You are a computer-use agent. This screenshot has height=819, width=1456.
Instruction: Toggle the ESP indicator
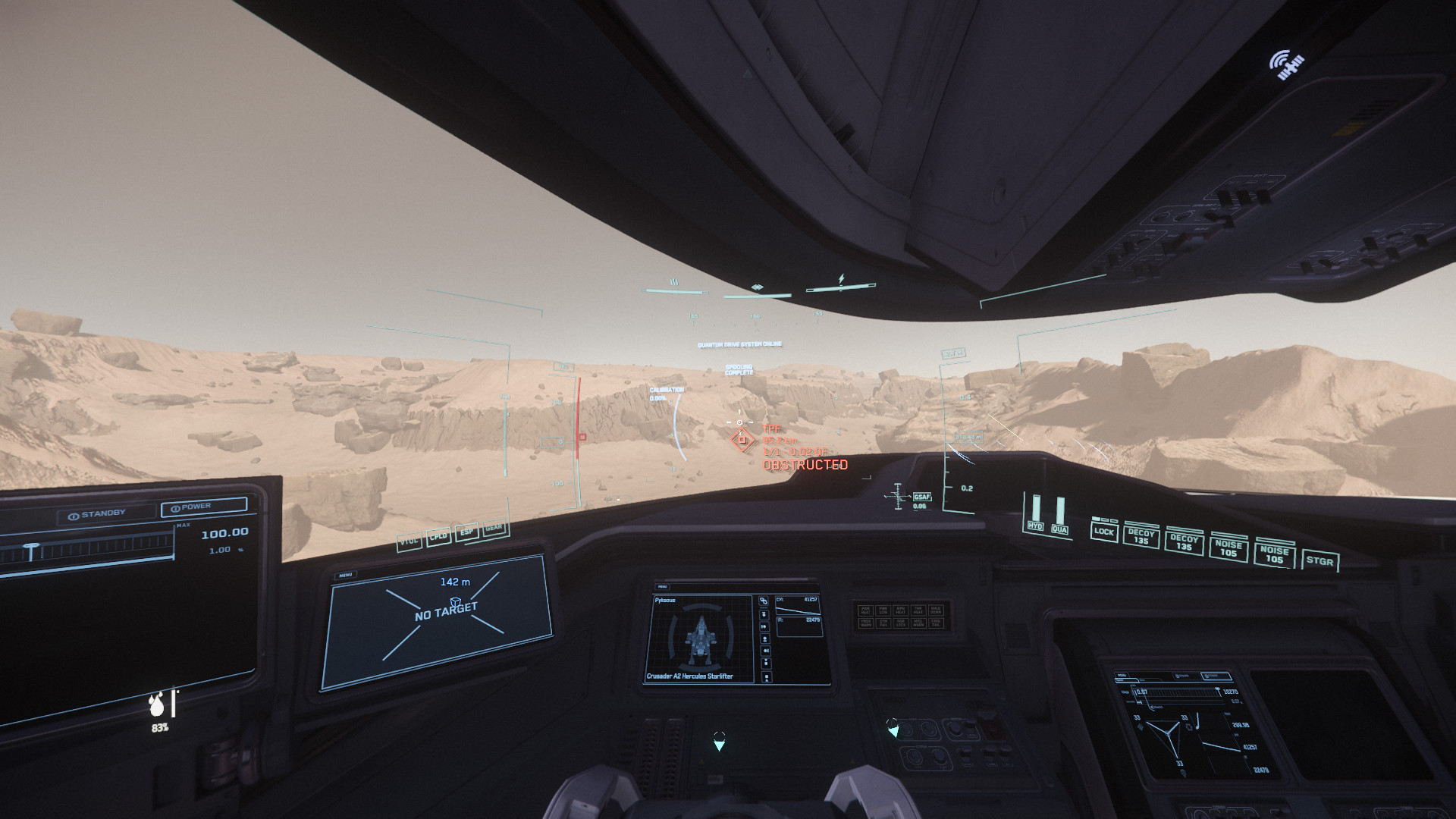point(466,532)
